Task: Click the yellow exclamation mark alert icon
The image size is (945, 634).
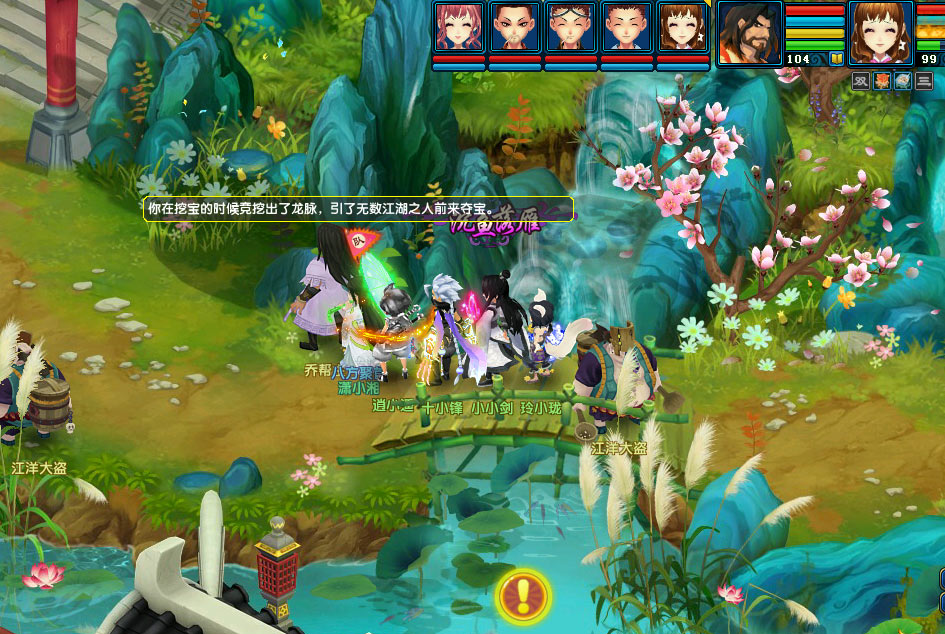Action: coord(521,596)
